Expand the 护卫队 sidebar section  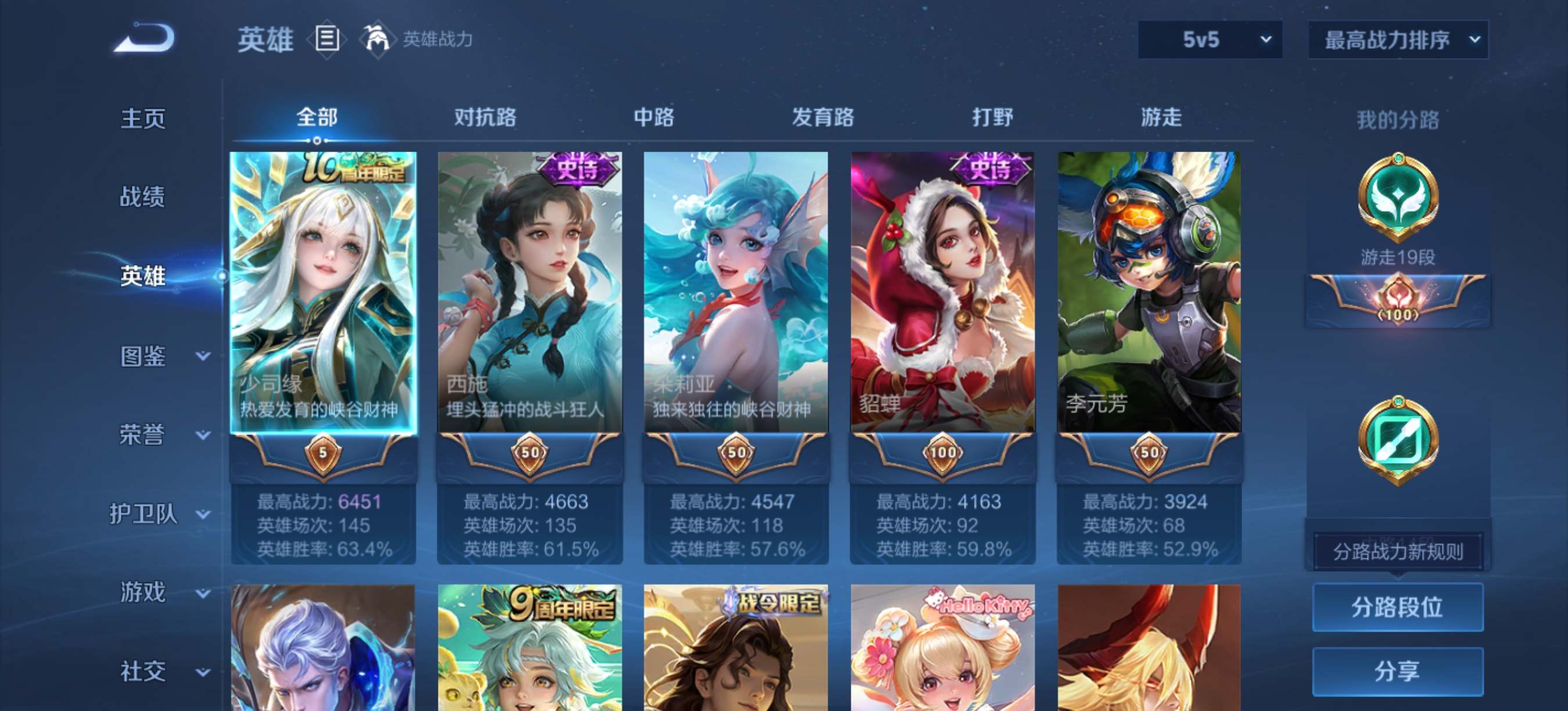point(145,513)
